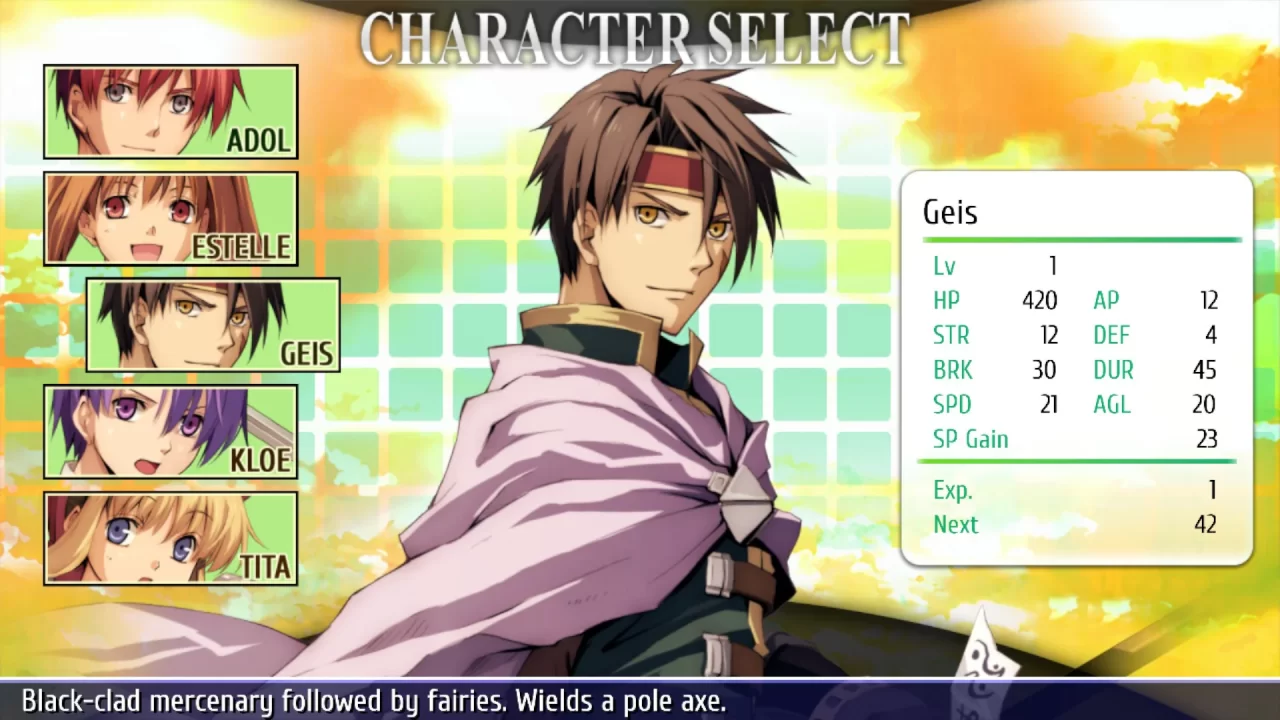Click the DUR value of 45

coord(1204,369)
